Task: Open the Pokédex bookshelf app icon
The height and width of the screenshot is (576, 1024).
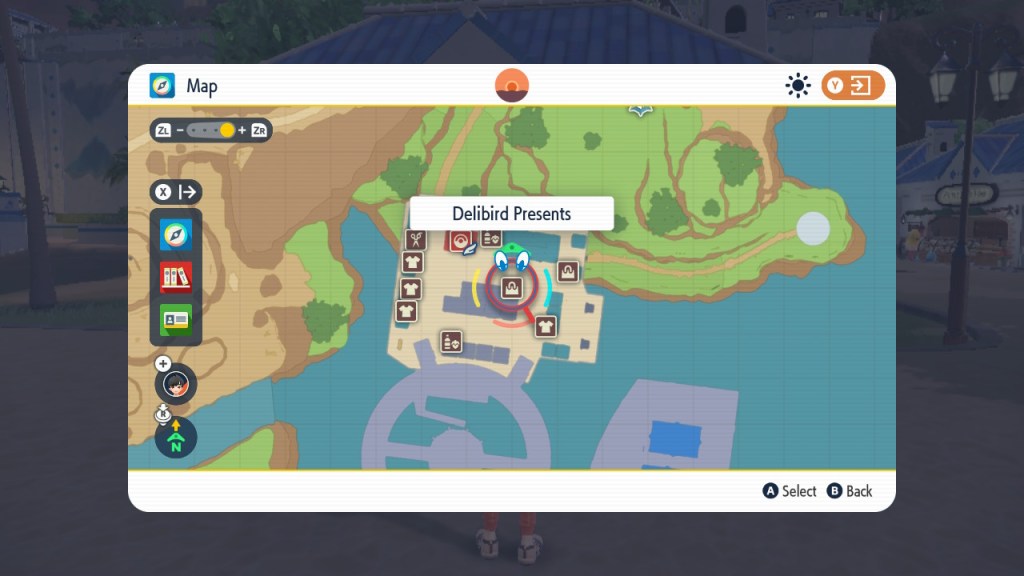Action: pyautogui.click(x=176, y=277)
